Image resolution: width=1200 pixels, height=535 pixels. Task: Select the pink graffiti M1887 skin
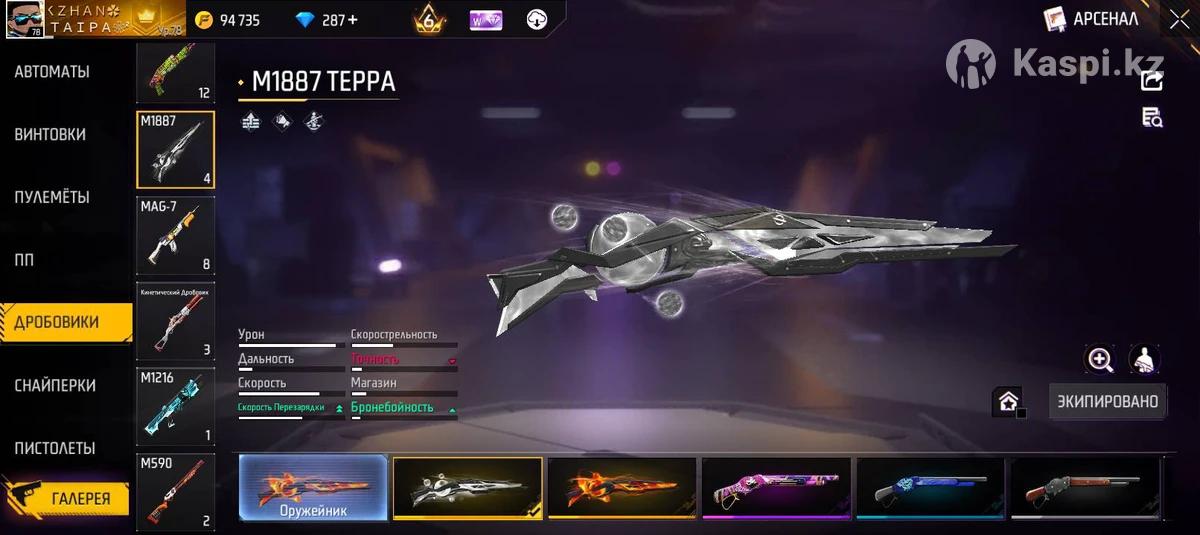[x=776, y=488]
